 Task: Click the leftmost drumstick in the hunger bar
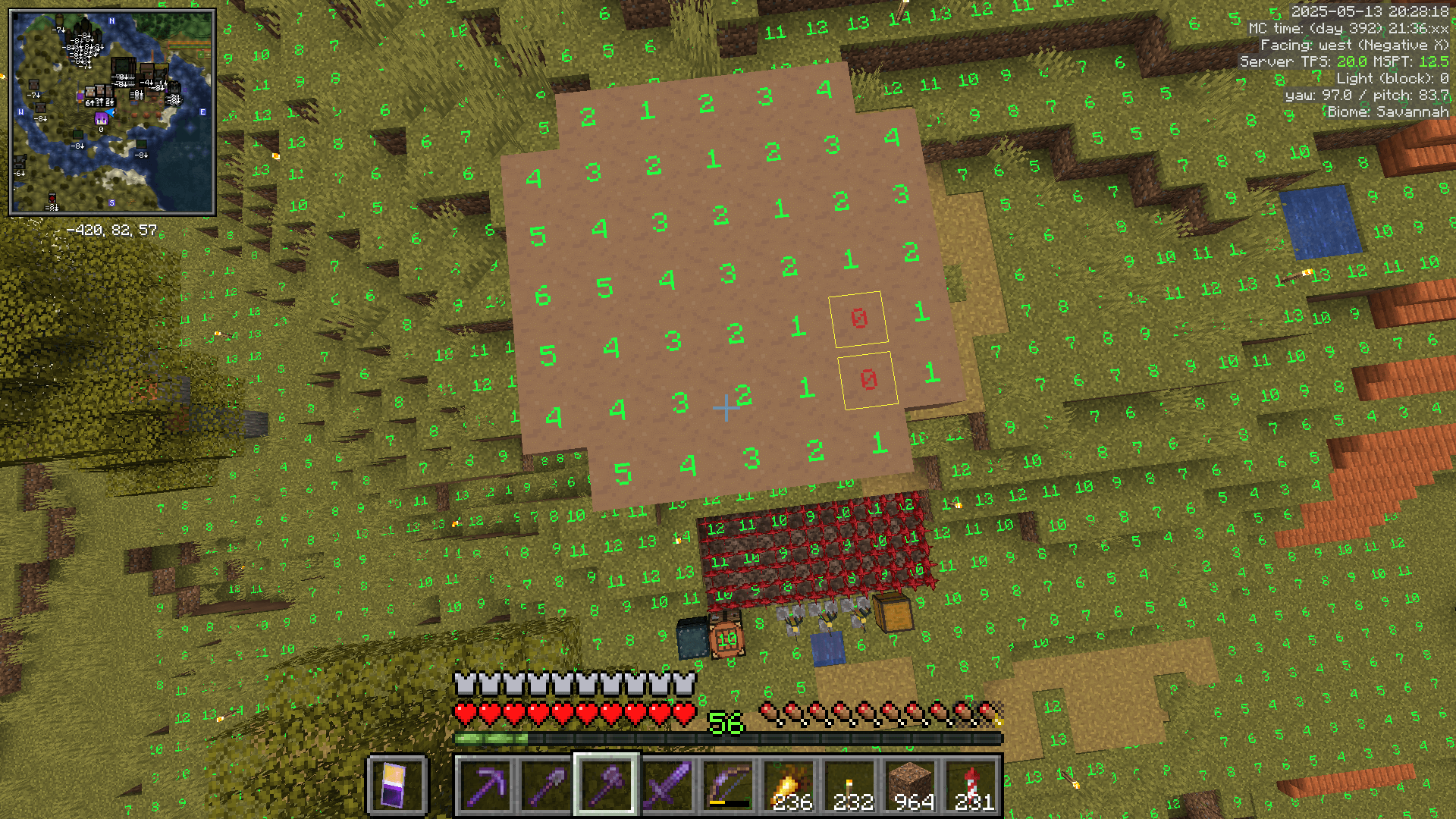tap(769, 711)
